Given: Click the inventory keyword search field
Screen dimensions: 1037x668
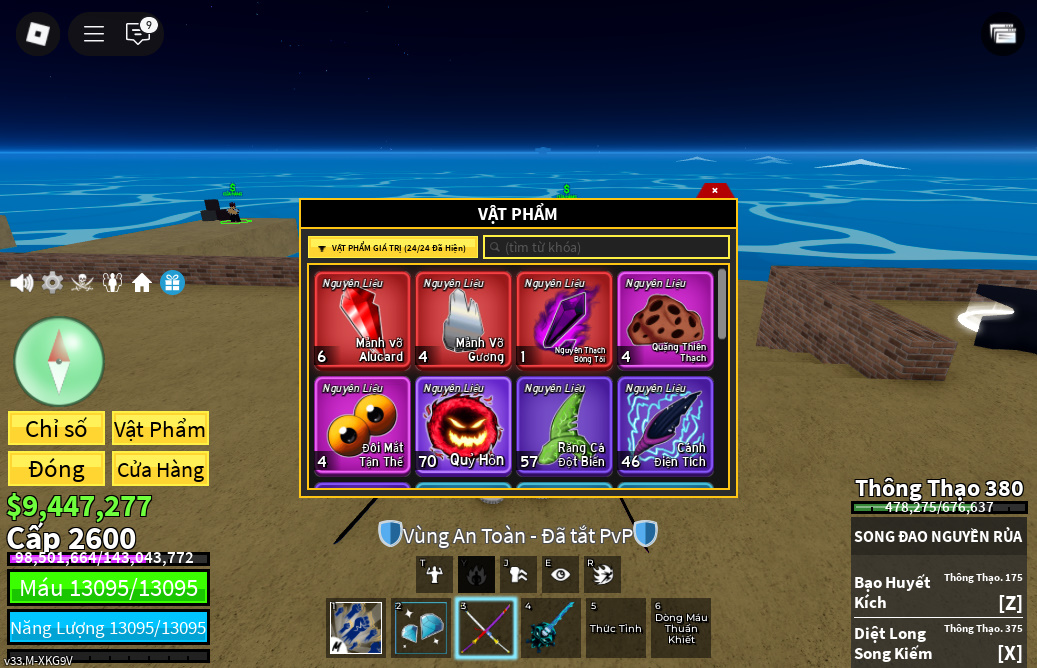Looking at the screenshot, I should pyautogui.click(x=606, y=247).
